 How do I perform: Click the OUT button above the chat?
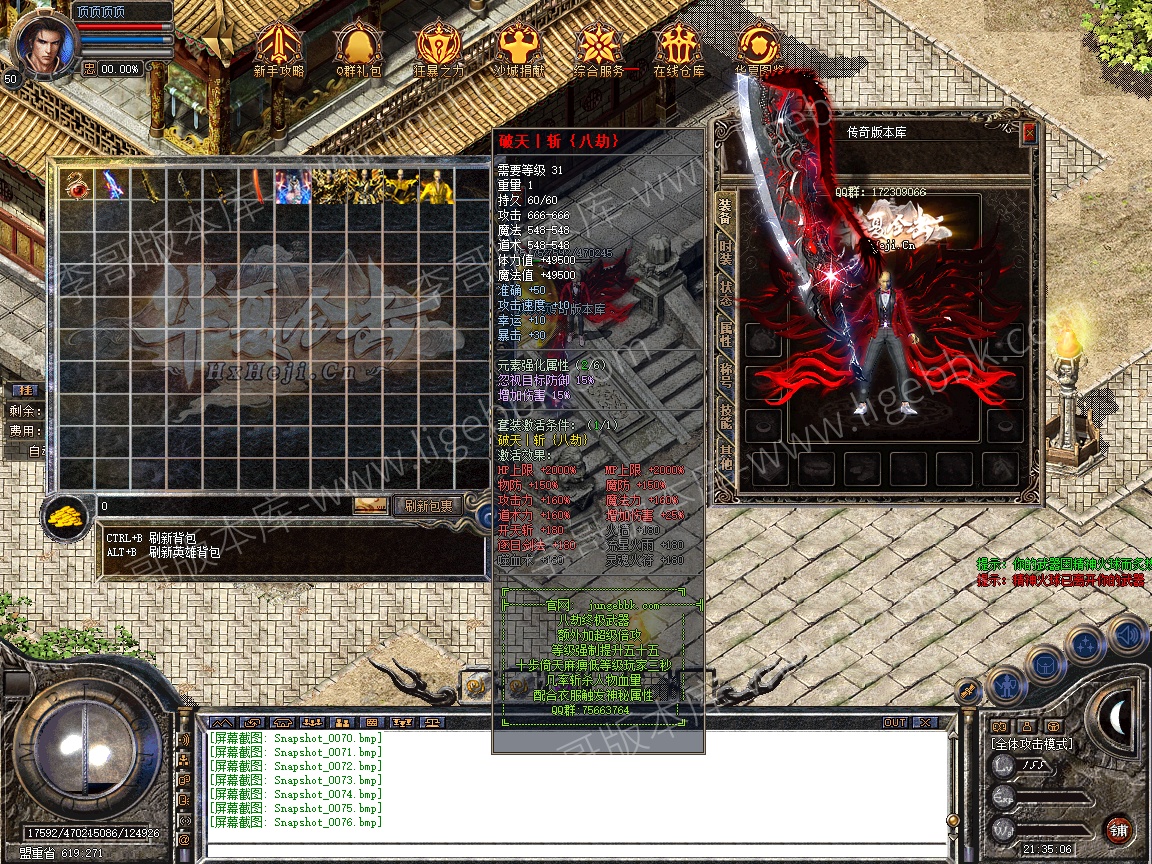895,722
